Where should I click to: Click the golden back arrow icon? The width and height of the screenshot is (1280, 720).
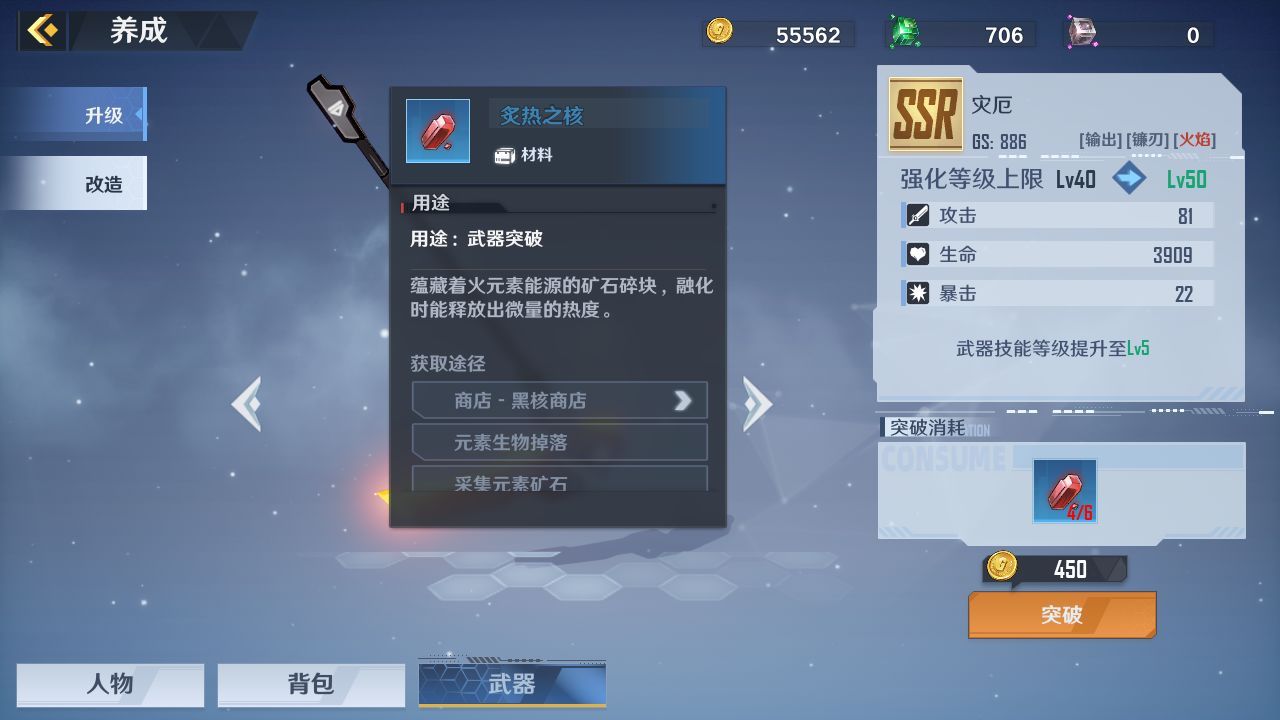(x=40, y=29)
